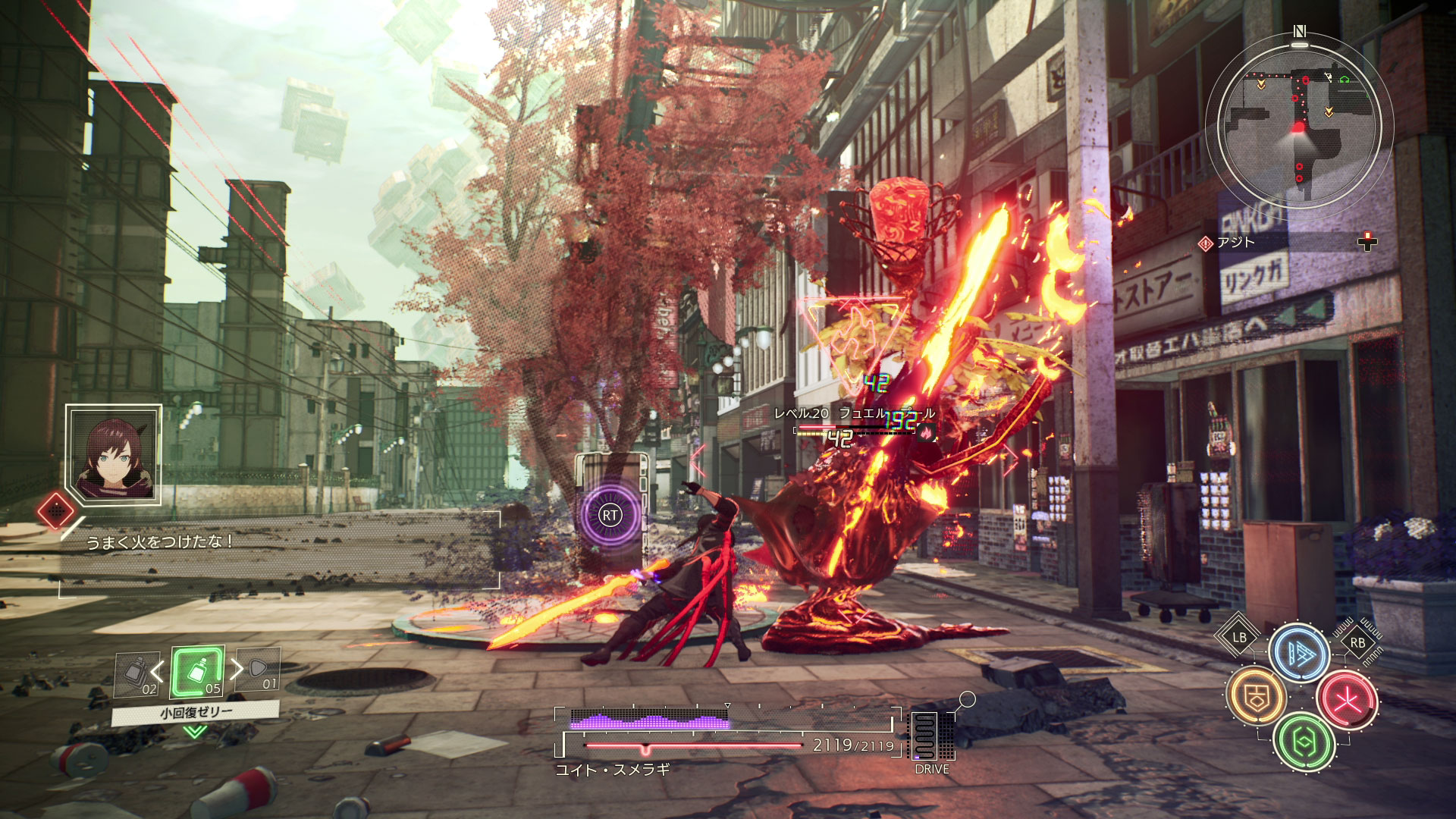The width and height of the screenshot is (1456, 819).
Task: Select the アジト objective marker
Action: (1228, 243)
